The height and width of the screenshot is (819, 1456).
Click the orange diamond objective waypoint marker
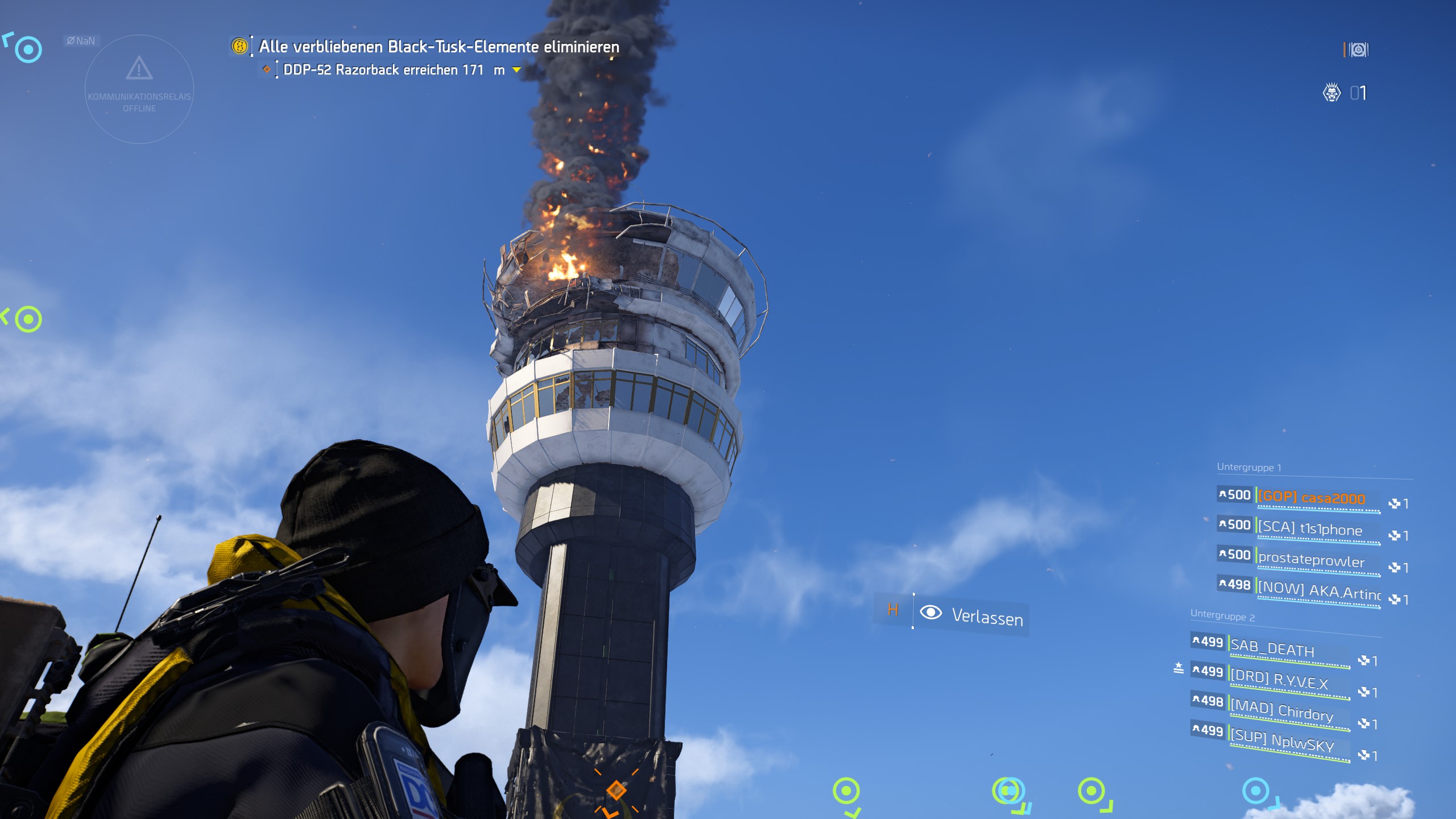click(x=616, y=790)
